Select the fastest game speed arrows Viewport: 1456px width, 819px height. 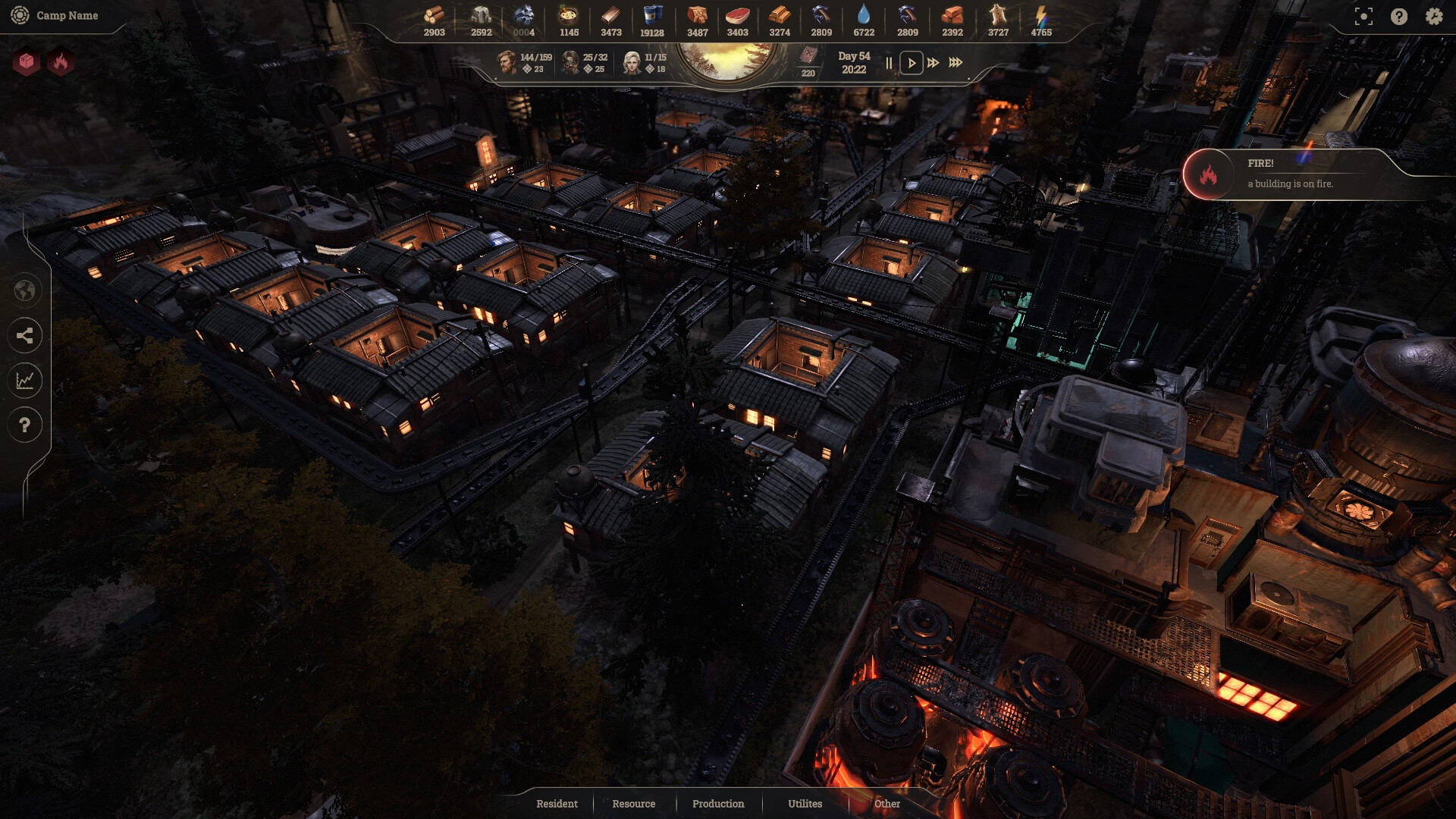[955, 64]
